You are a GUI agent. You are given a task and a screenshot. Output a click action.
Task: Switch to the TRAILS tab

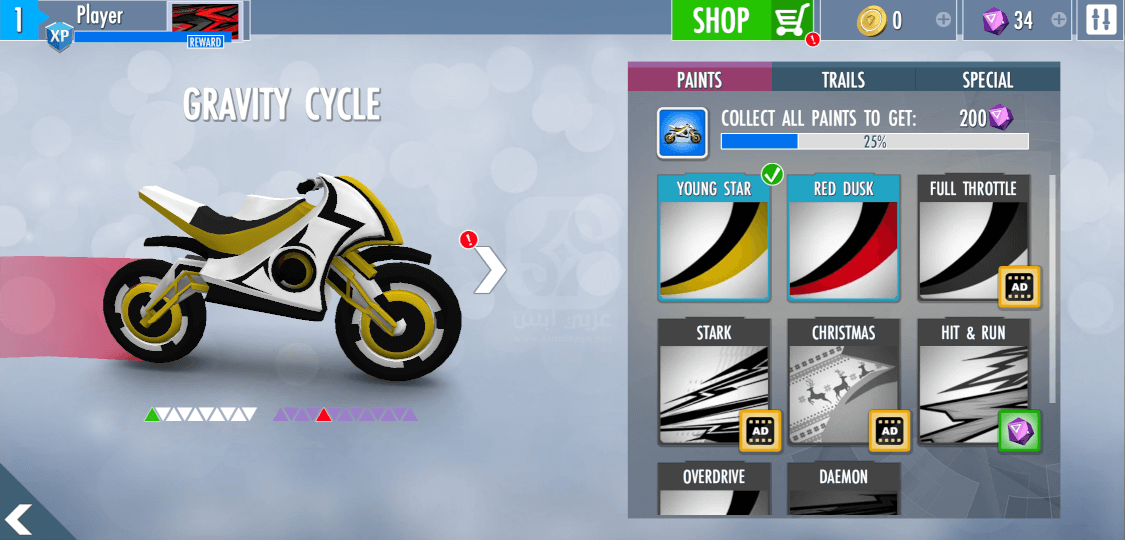tap(843, 80)
